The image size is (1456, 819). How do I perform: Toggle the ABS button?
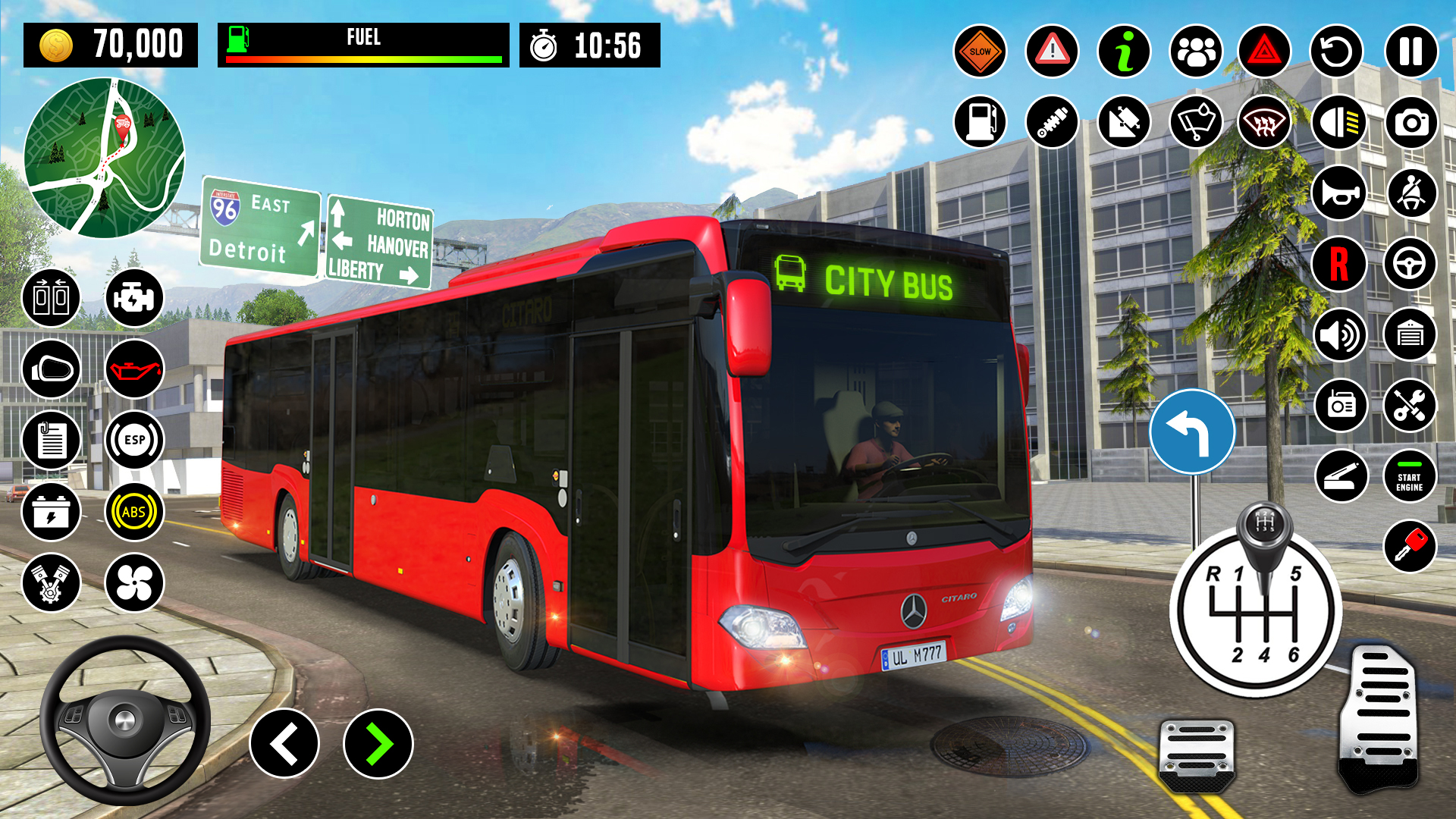[x=134, y=512]
